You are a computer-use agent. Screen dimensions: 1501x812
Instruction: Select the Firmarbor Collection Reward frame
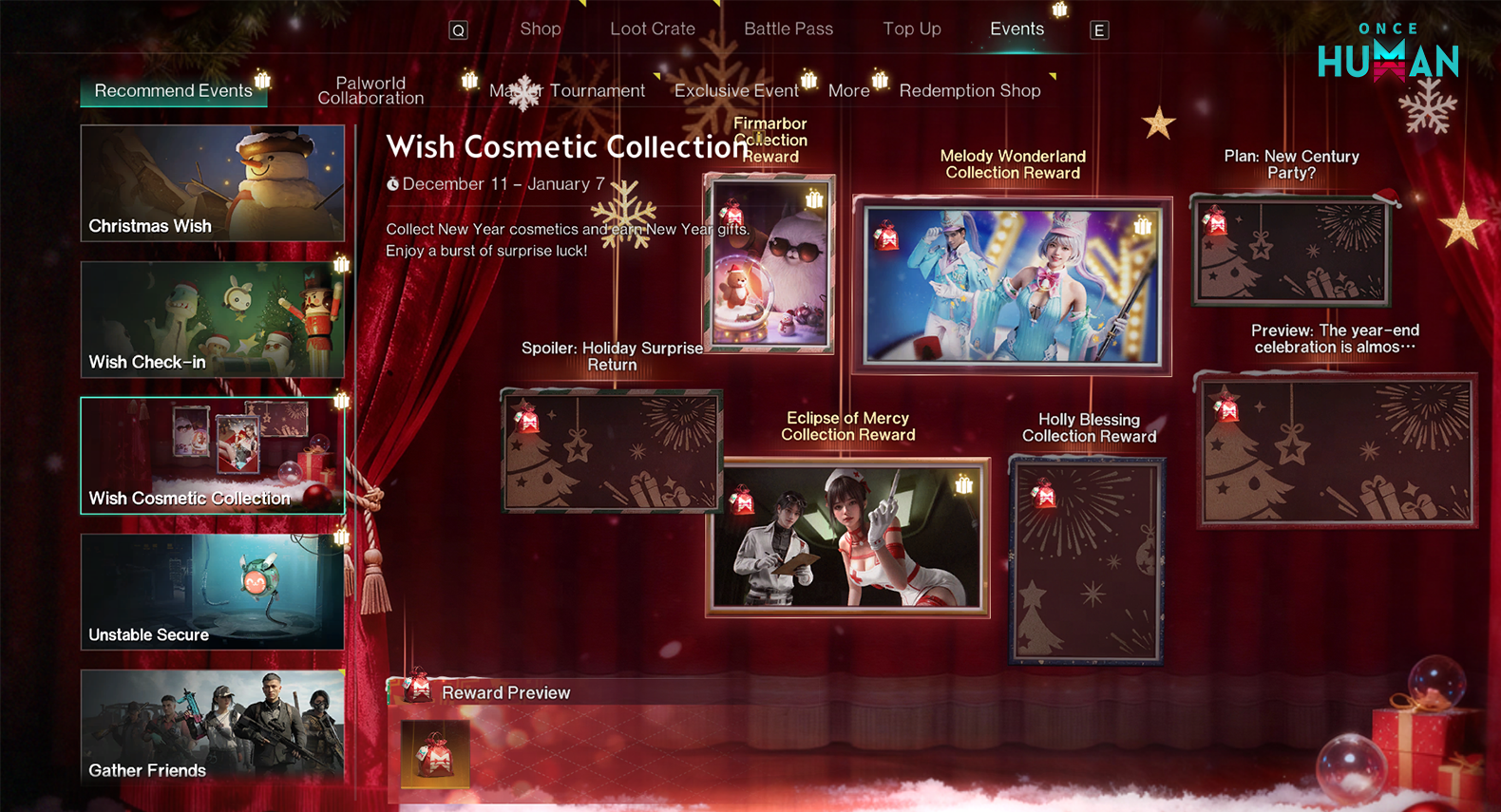point(769,264)
